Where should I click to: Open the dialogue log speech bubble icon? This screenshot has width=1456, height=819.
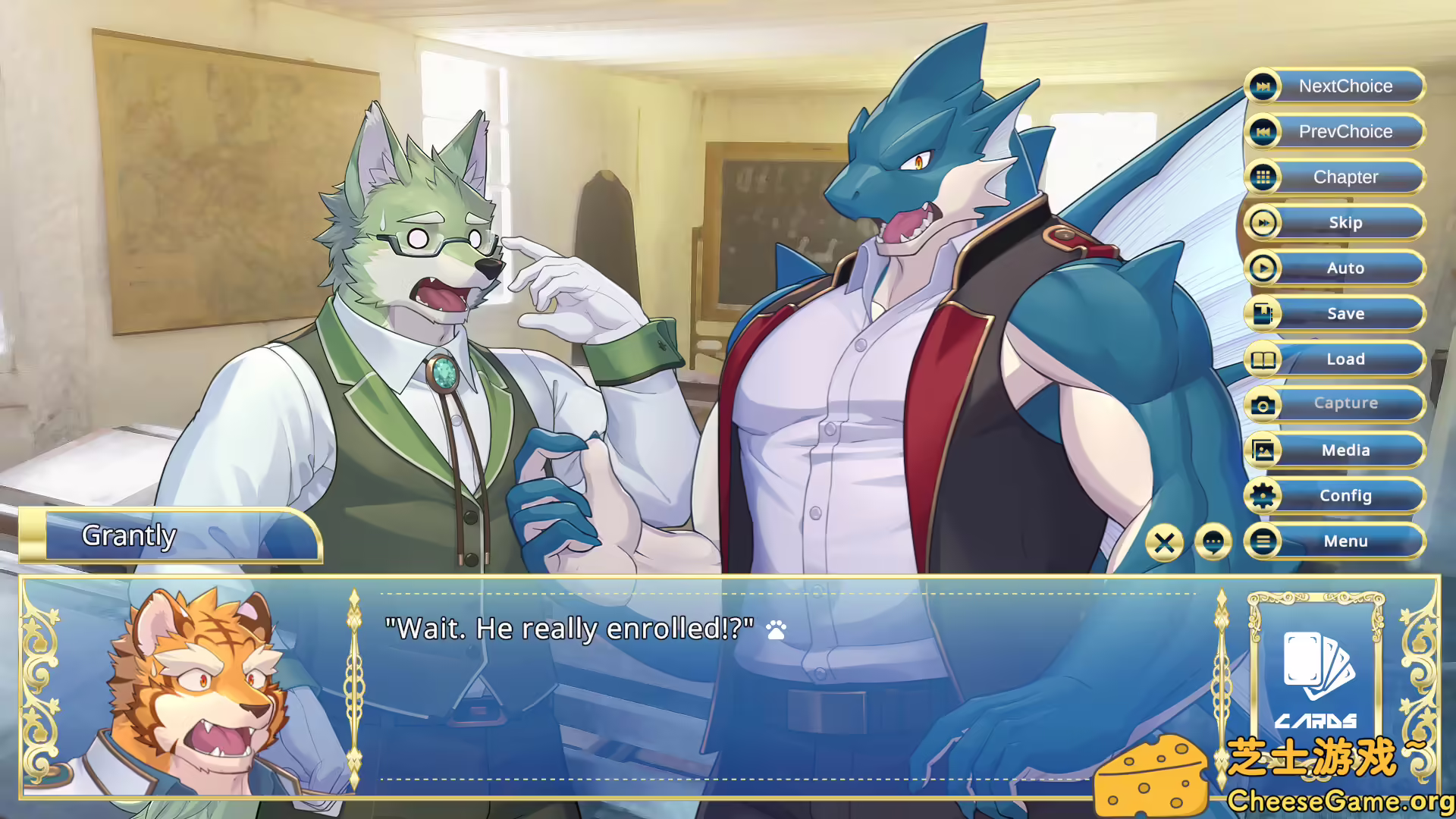point(1213,542)
